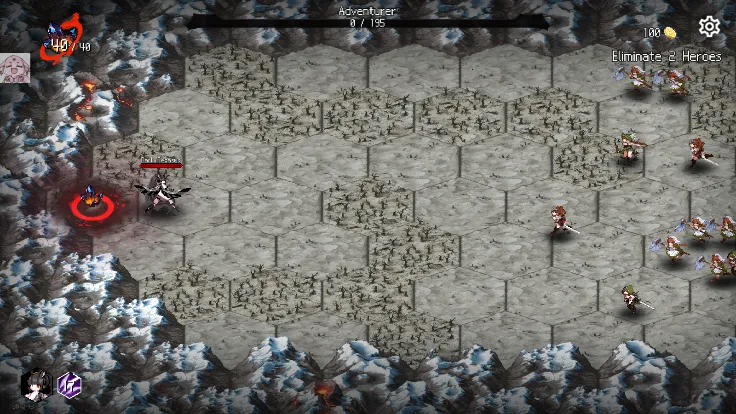The image size is (736, 414).
Task: Activate the purple lightning skill hexagon
Action: click(69, 384)
